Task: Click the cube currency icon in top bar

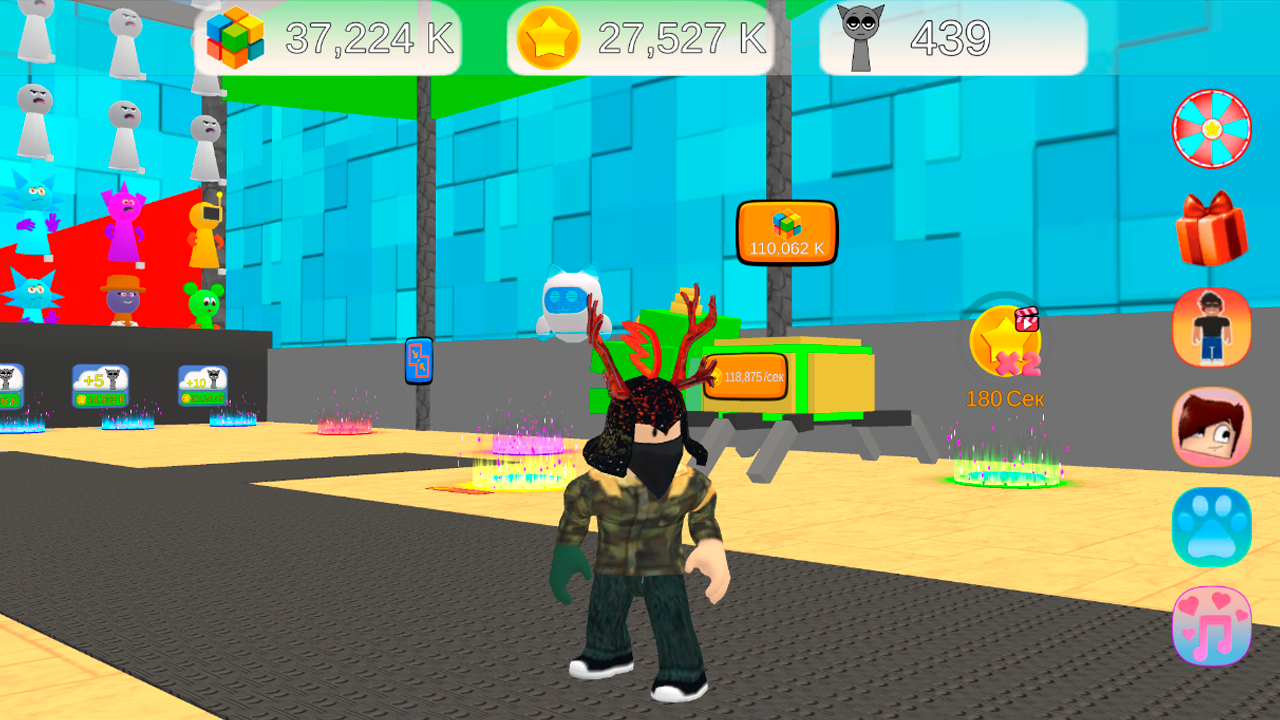Action: coord(237,37)
